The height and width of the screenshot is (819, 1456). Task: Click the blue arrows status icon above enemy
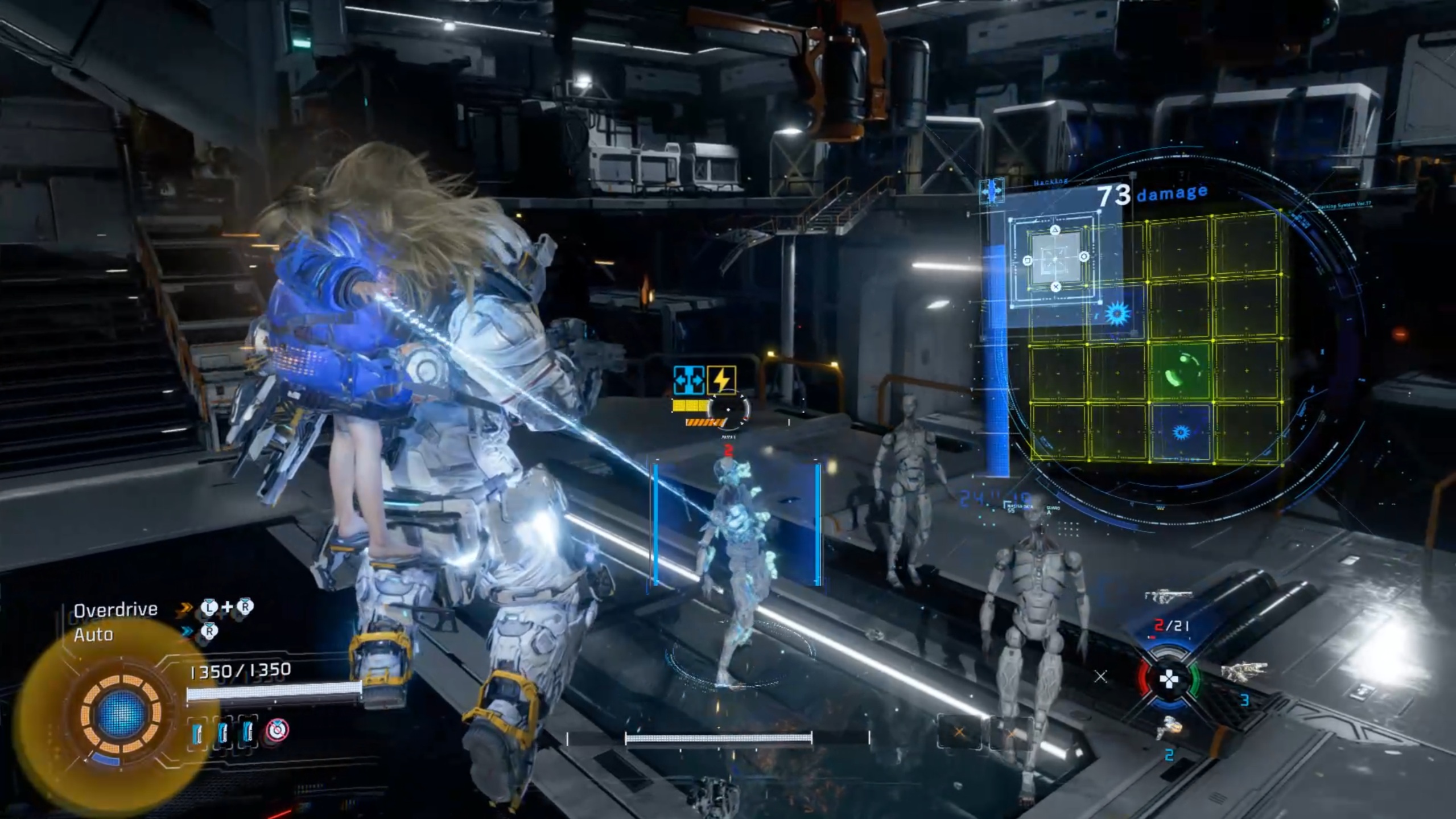point(688,380)
